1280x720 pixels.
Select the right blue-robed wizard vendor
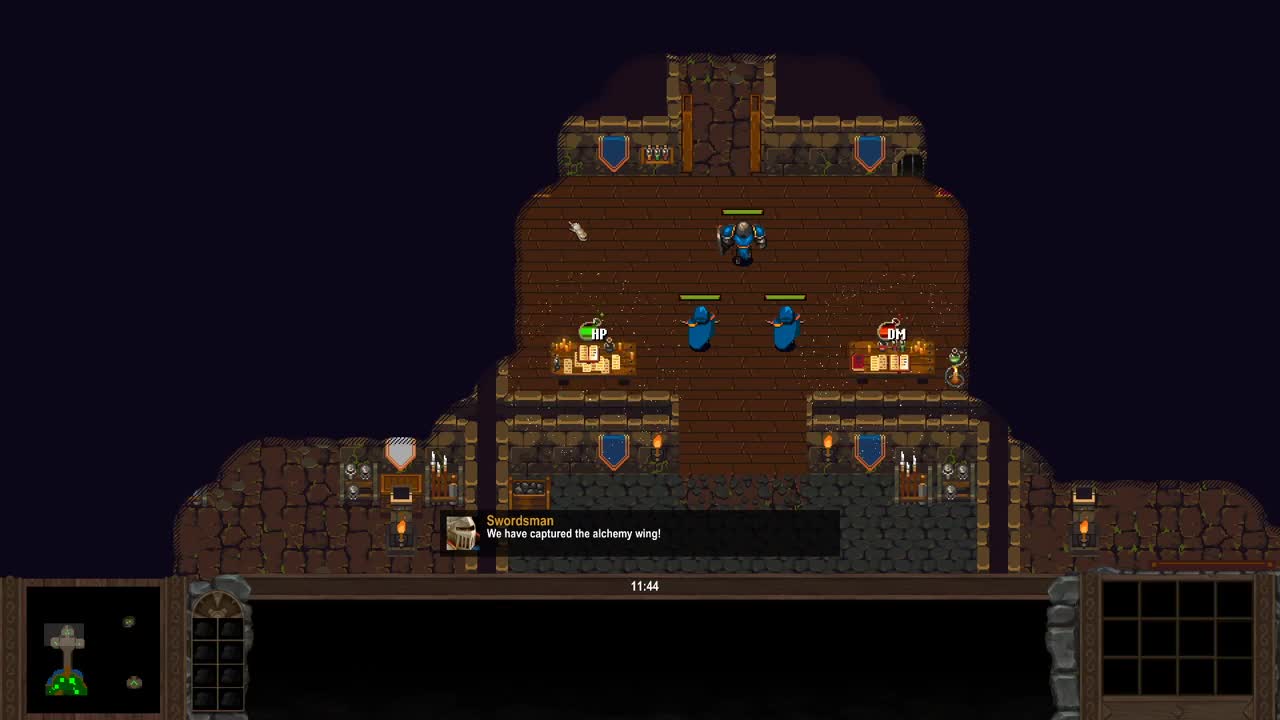pyautogui.click(x=786, y=330)
